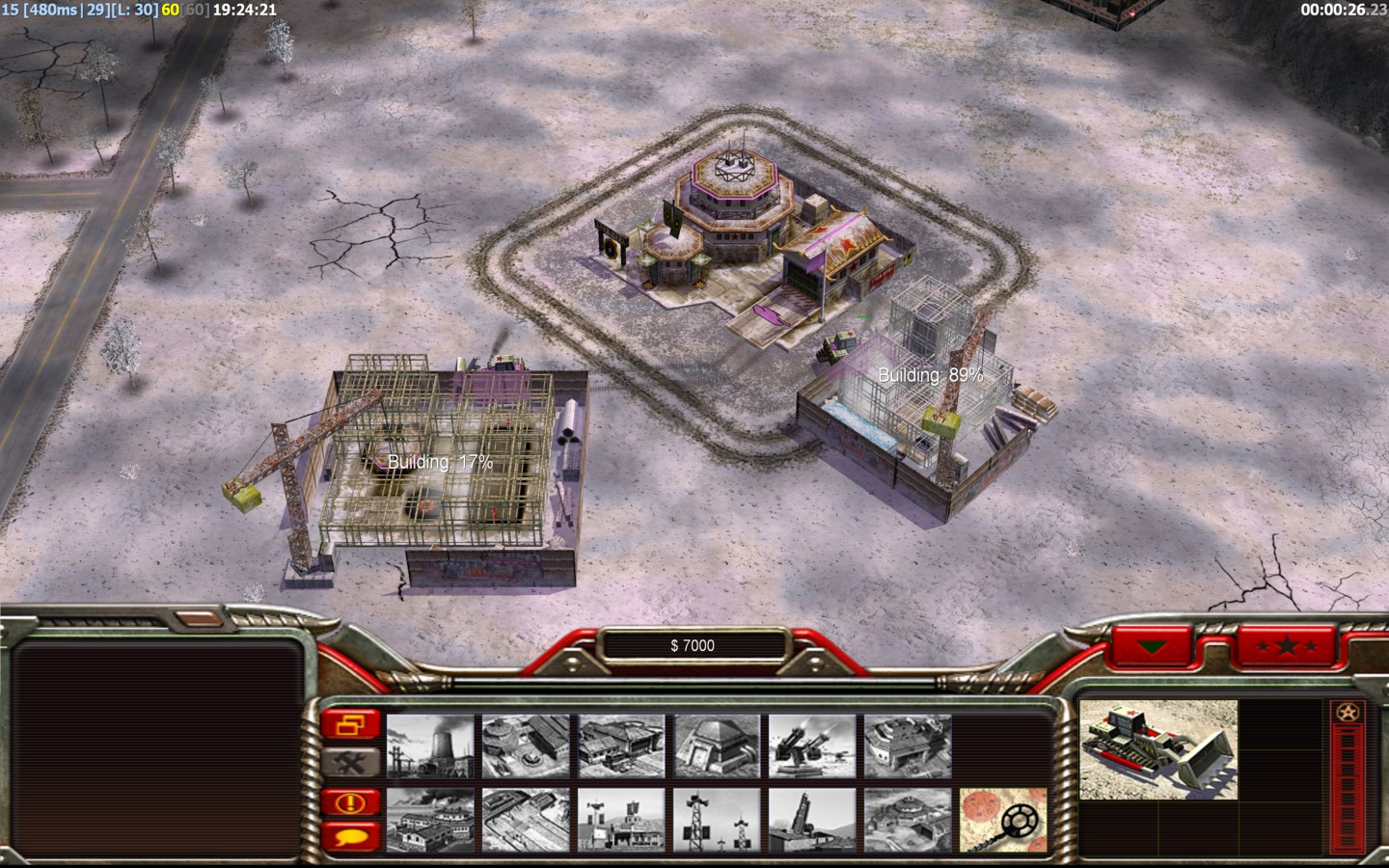Screen dimensions: 1389x868
Task: Open the options menu with overlapping-windows button
Action: point(351,723)
